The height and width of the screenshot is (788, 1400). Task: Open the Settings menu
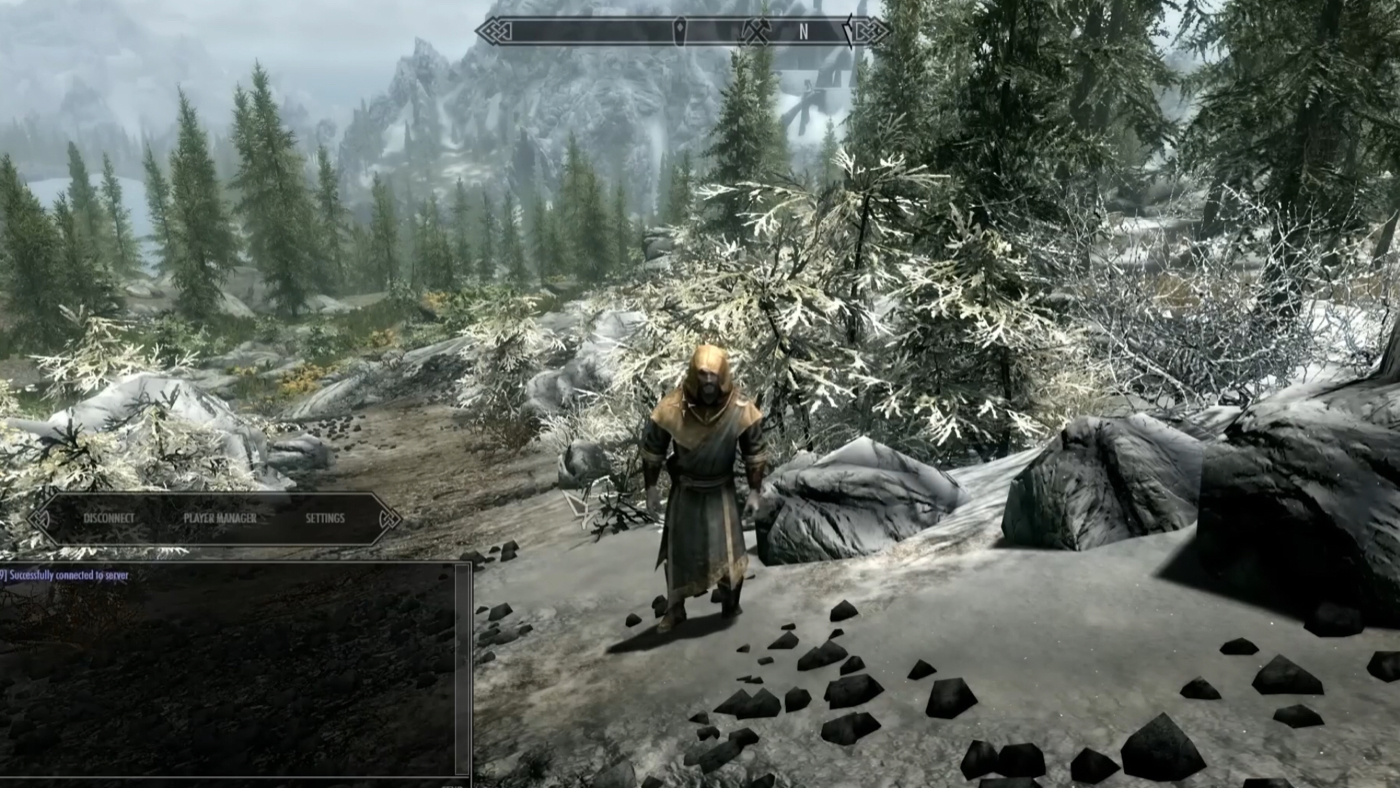click(325, 518)
